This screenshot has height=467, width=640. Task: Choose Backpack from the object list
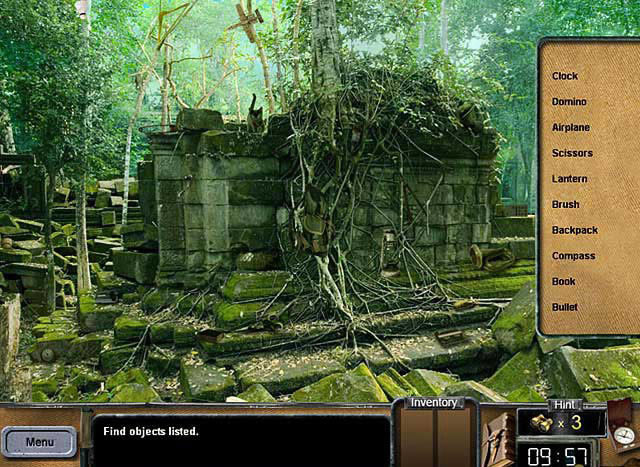(x=574, y=230)
